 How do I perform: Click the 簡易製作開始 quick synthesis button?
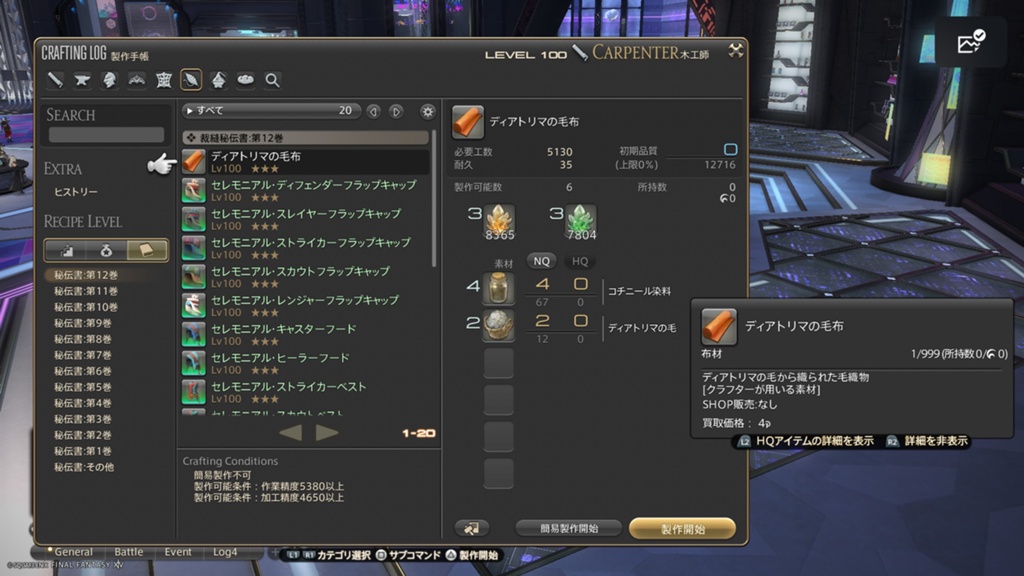click(567, 528)
